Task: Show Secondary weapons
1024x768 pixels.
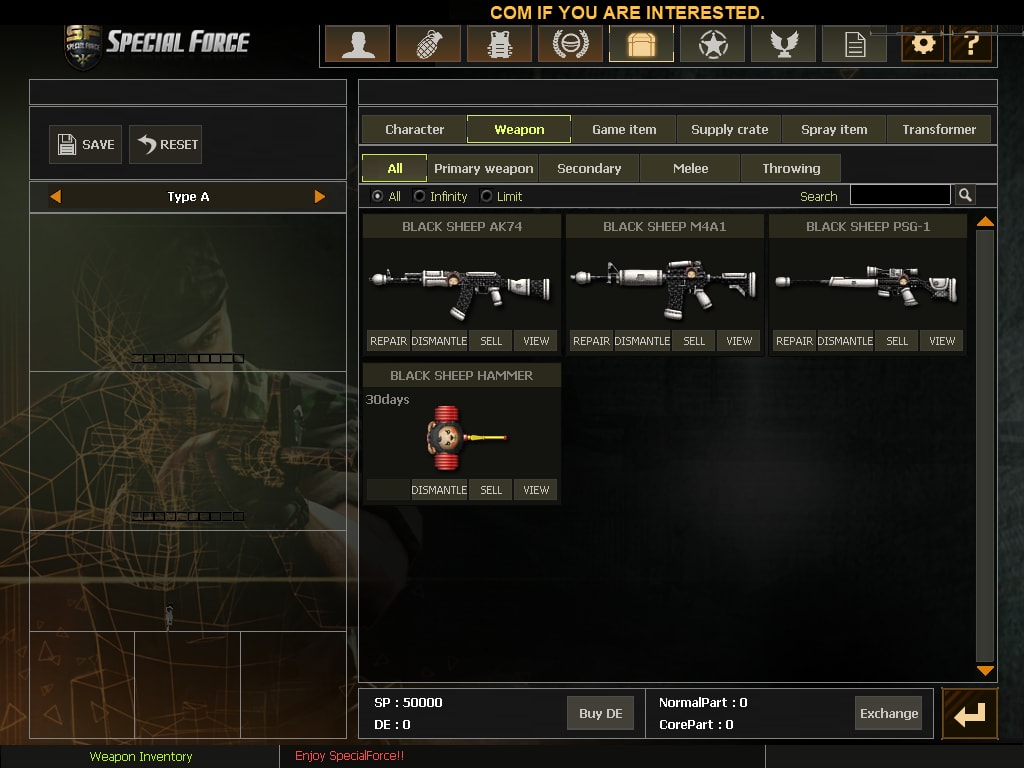Action: [x=589, y=168]
